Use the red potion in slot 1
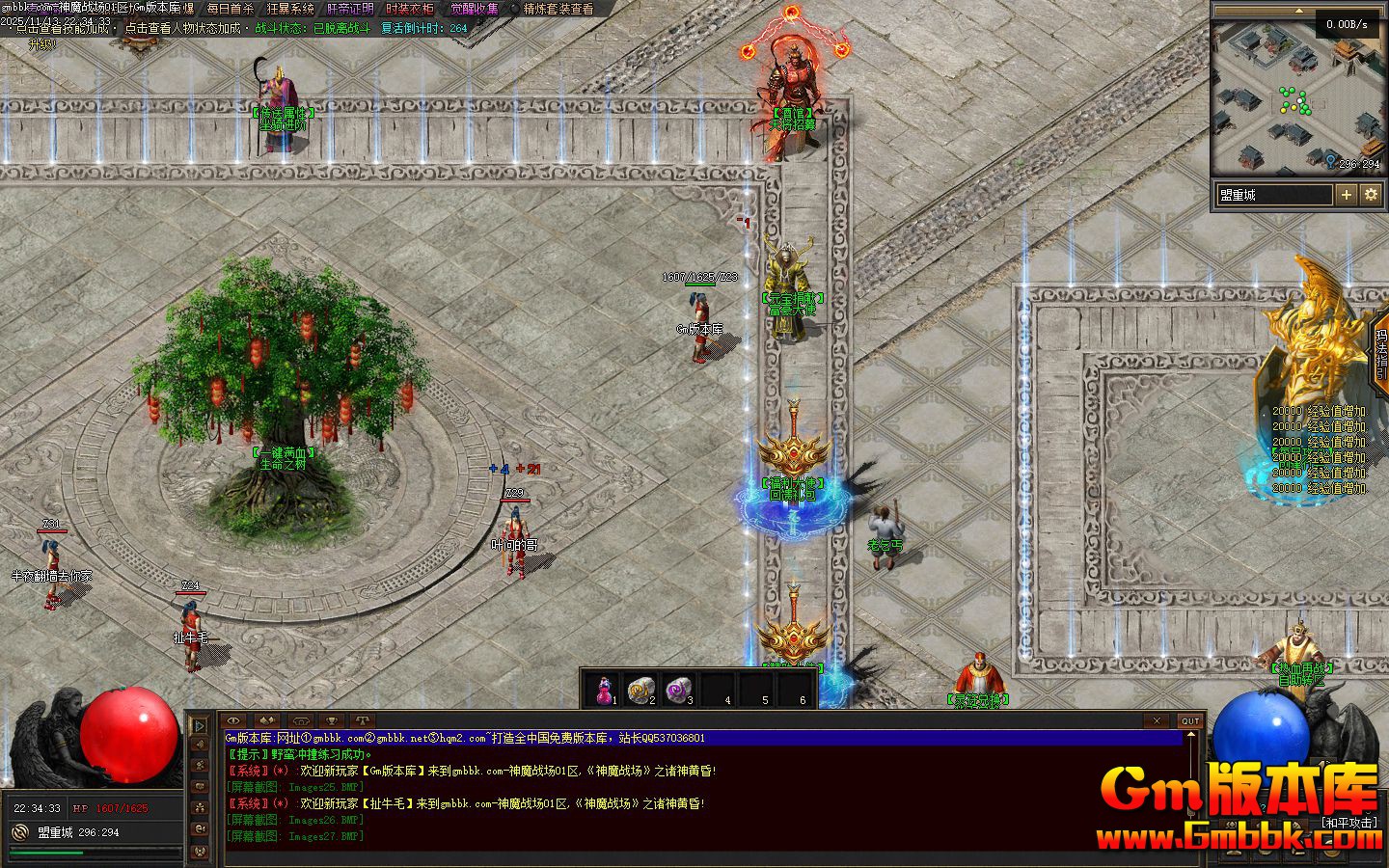Screen dimensions: 1389x868 [x=605, y=689]
